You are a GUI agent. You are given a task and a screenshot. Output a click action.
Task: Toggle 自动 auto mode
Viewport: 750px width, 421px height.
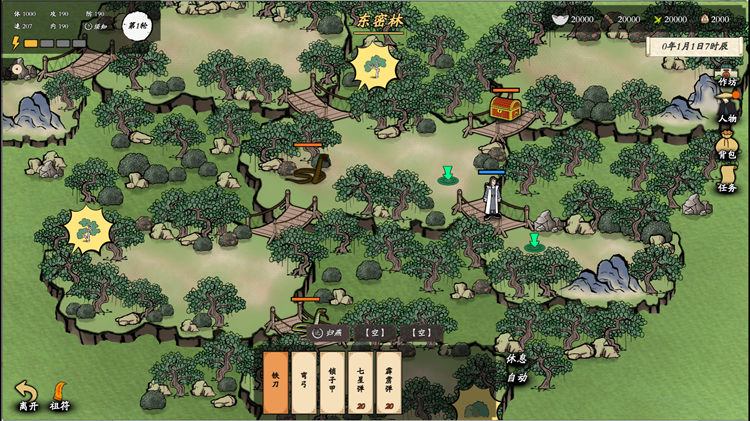pyautogui.click(x=516, y=377)
